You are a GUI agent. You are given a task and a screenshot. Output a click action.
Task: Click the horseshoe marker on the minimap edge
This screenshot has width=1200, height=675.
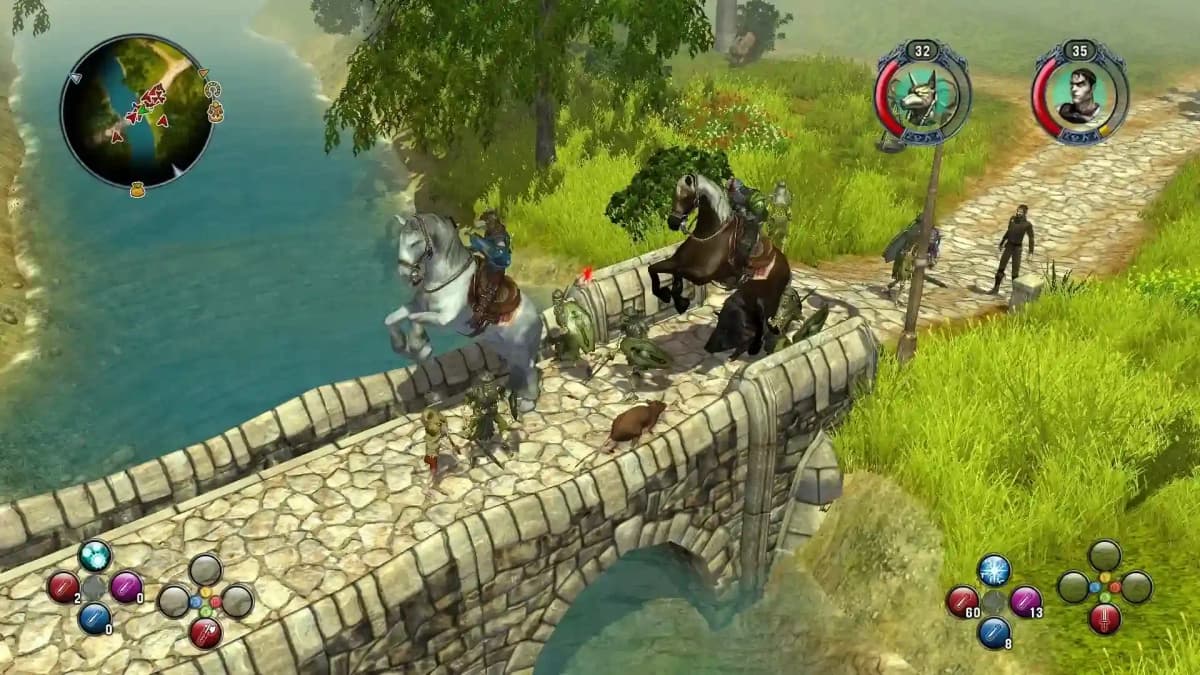coord(212,90)
